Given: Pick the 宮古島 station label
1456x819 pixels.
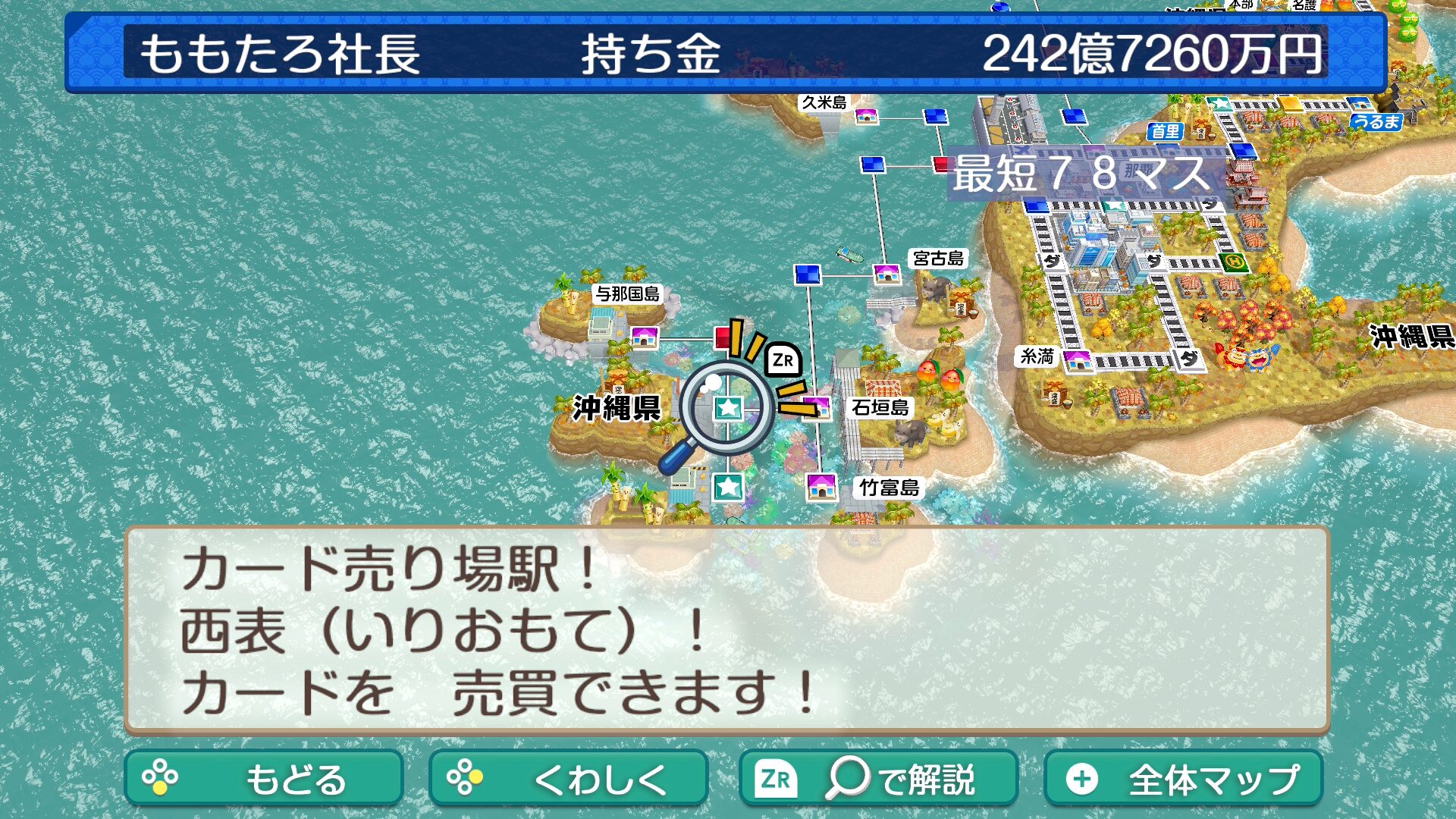Looking at the screenshot, I should tap(938, 259).
